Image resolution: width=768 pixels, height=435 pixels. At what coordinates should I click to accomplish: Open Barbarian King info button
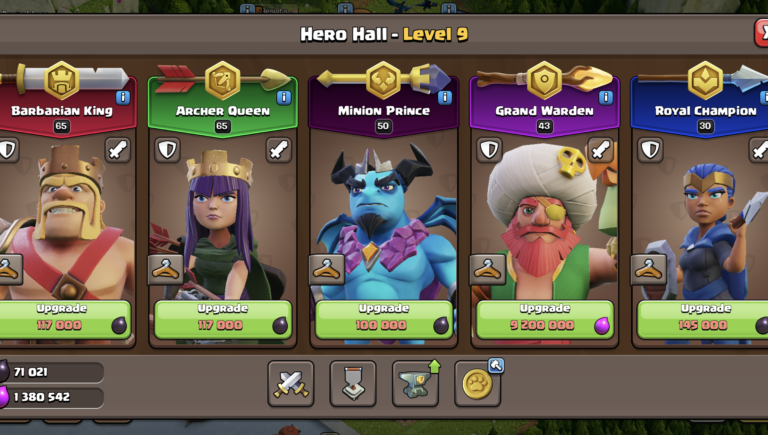[123, 97]
